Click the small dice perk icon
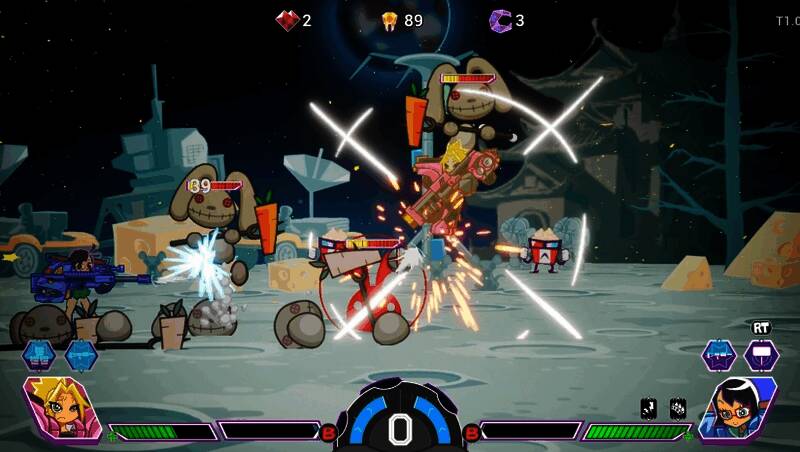The width and height of the screenshot is (800, 452). (x=677, y=408)
